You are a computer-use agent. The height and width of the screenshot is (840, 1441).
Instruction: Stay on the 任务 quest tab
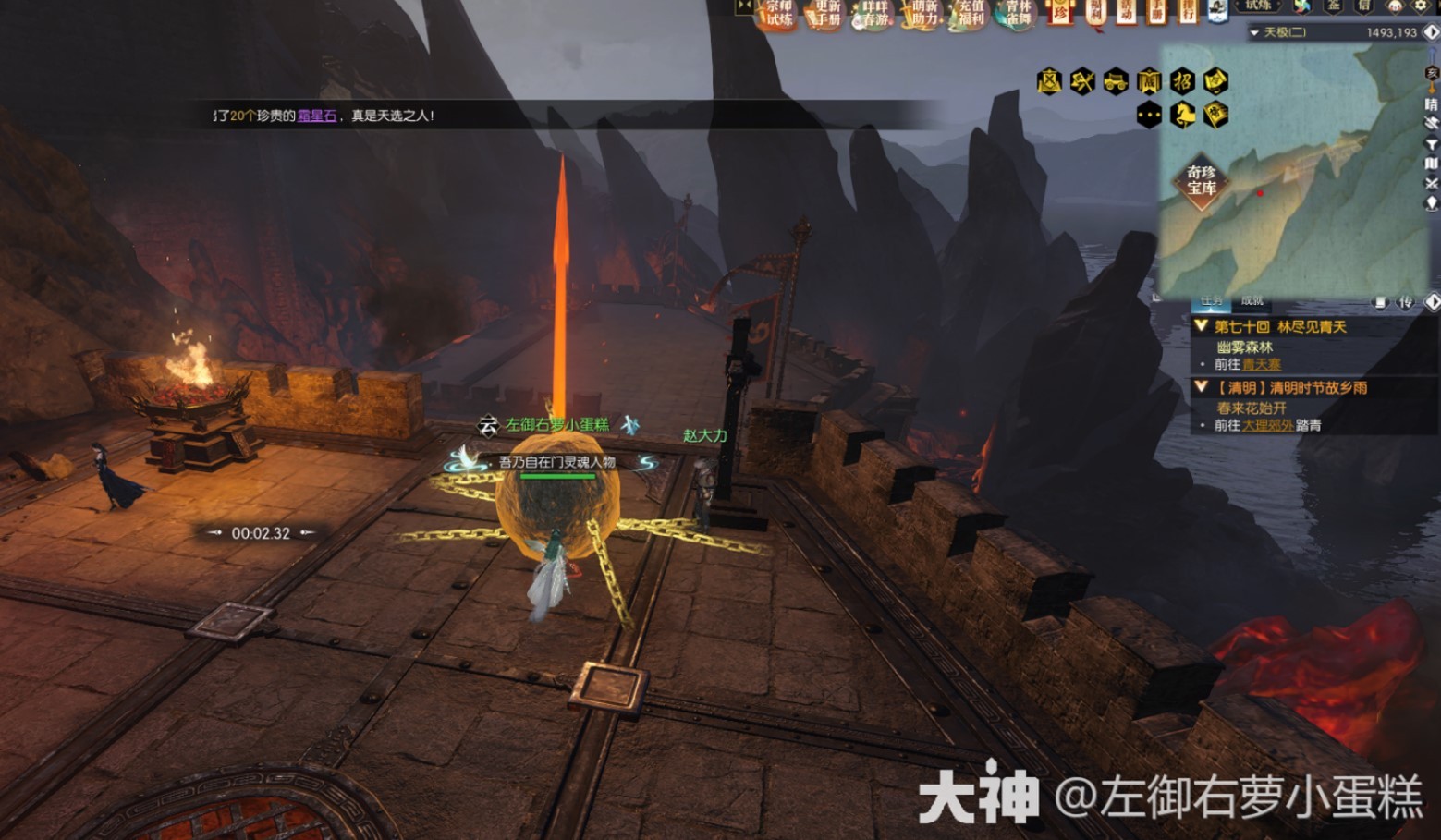point(1212,301)
